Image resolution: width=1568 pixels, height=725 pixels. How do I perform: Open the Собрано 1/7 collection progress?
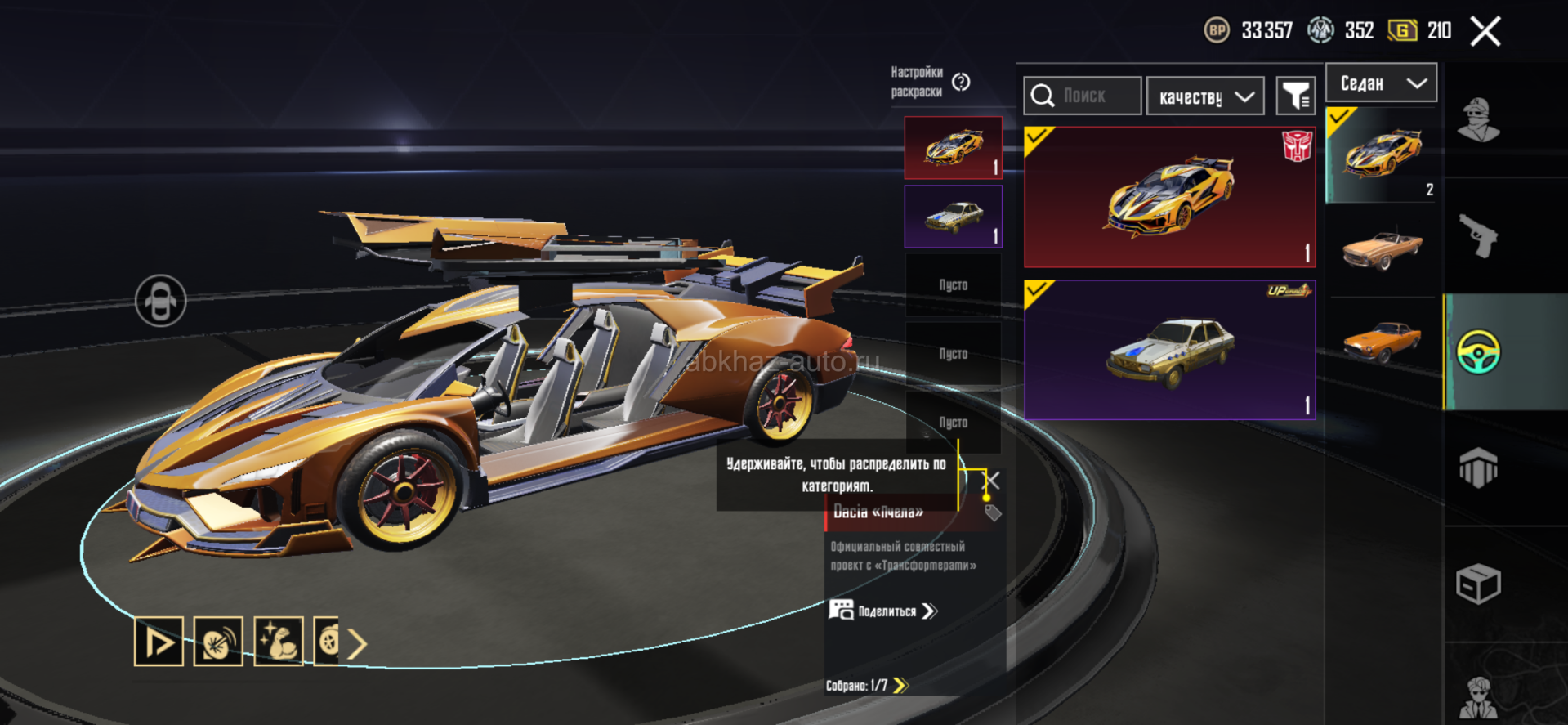coord(866,685)
